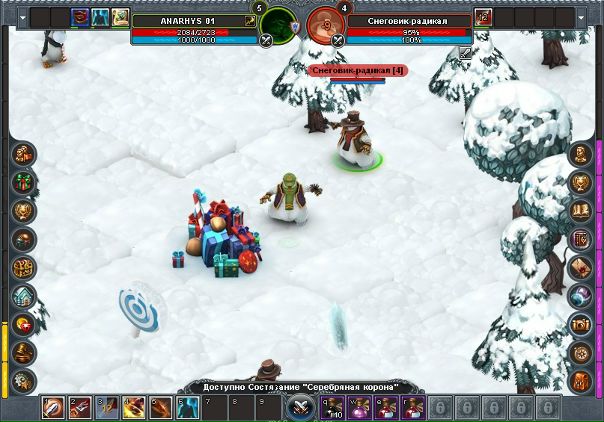
Task: Activate the first skill in hotbar slot 1
Action: tap(53, 407)
